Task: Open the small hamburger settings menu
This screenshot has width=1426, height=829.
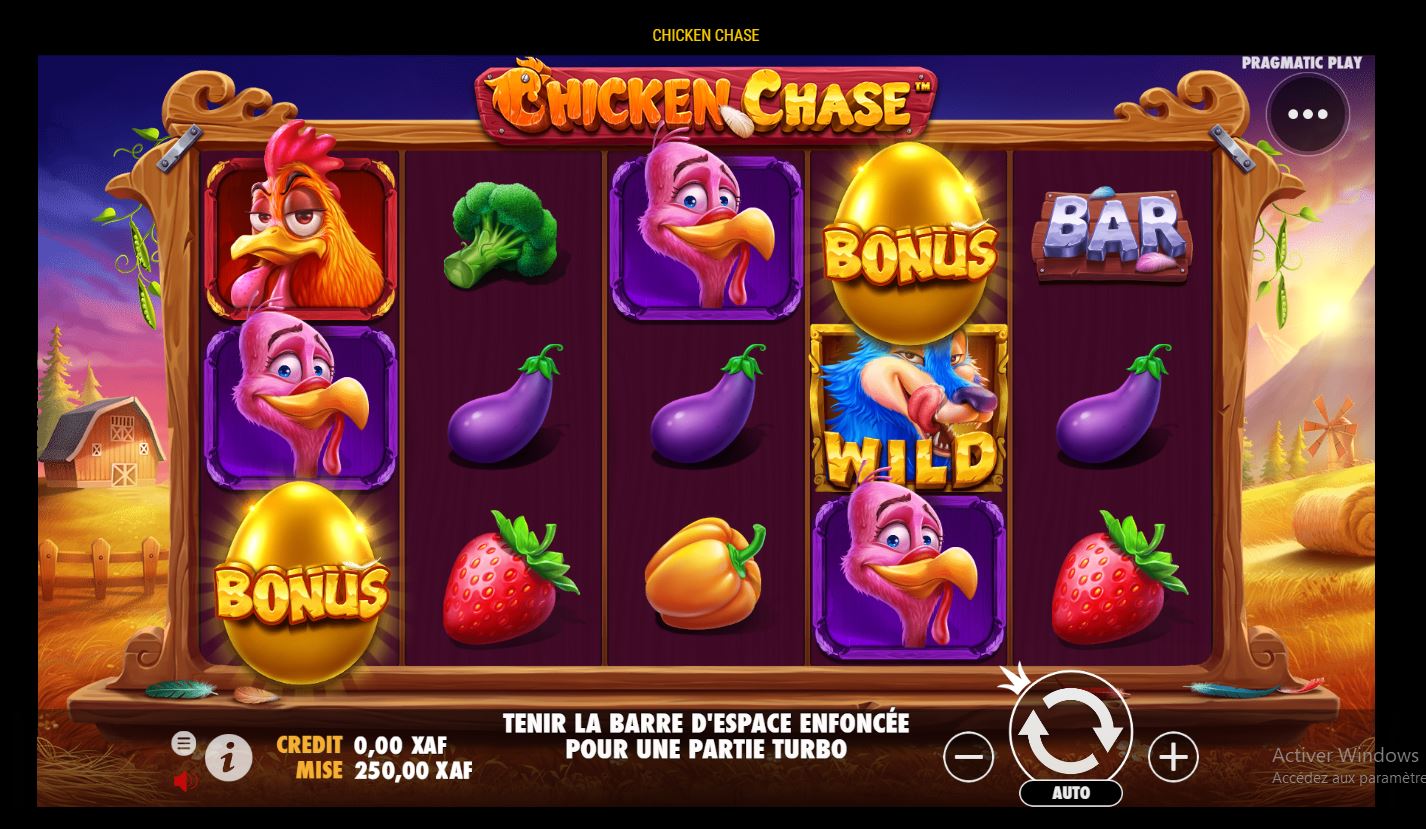Action: pyautogui.click(x=183, y=743)
